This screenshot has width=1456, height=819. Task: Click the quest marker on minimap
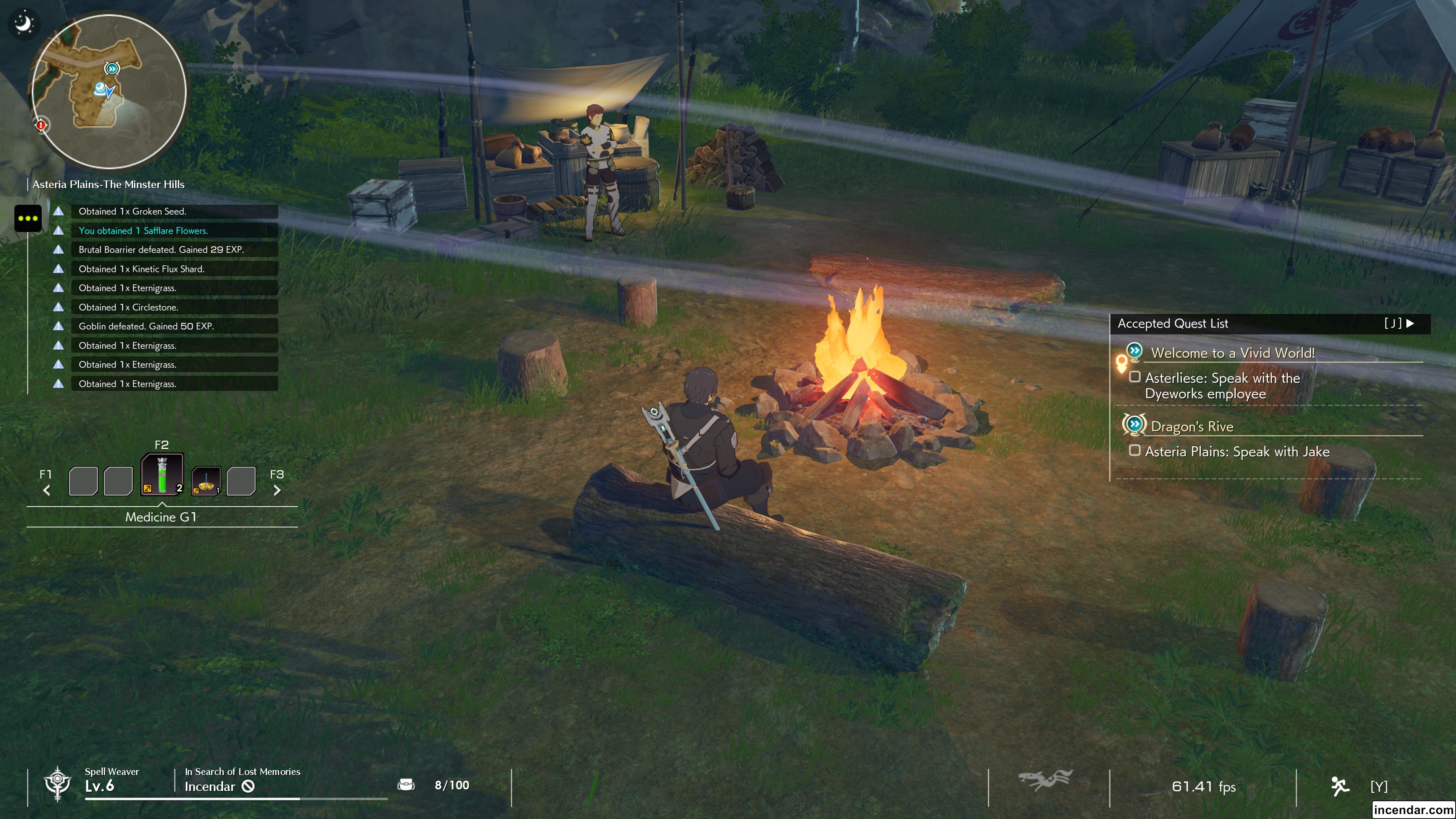point(112,69)
